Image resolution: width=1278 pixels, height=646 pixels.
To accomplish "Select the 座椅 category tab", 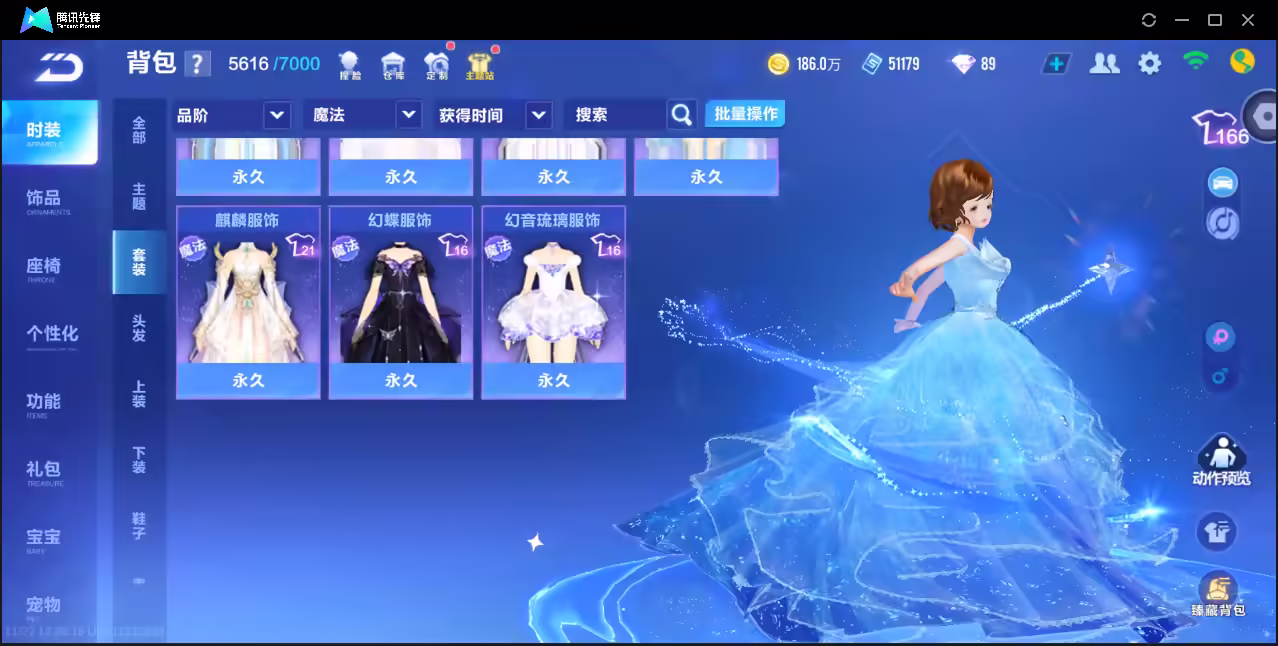I will coord(43,267).
